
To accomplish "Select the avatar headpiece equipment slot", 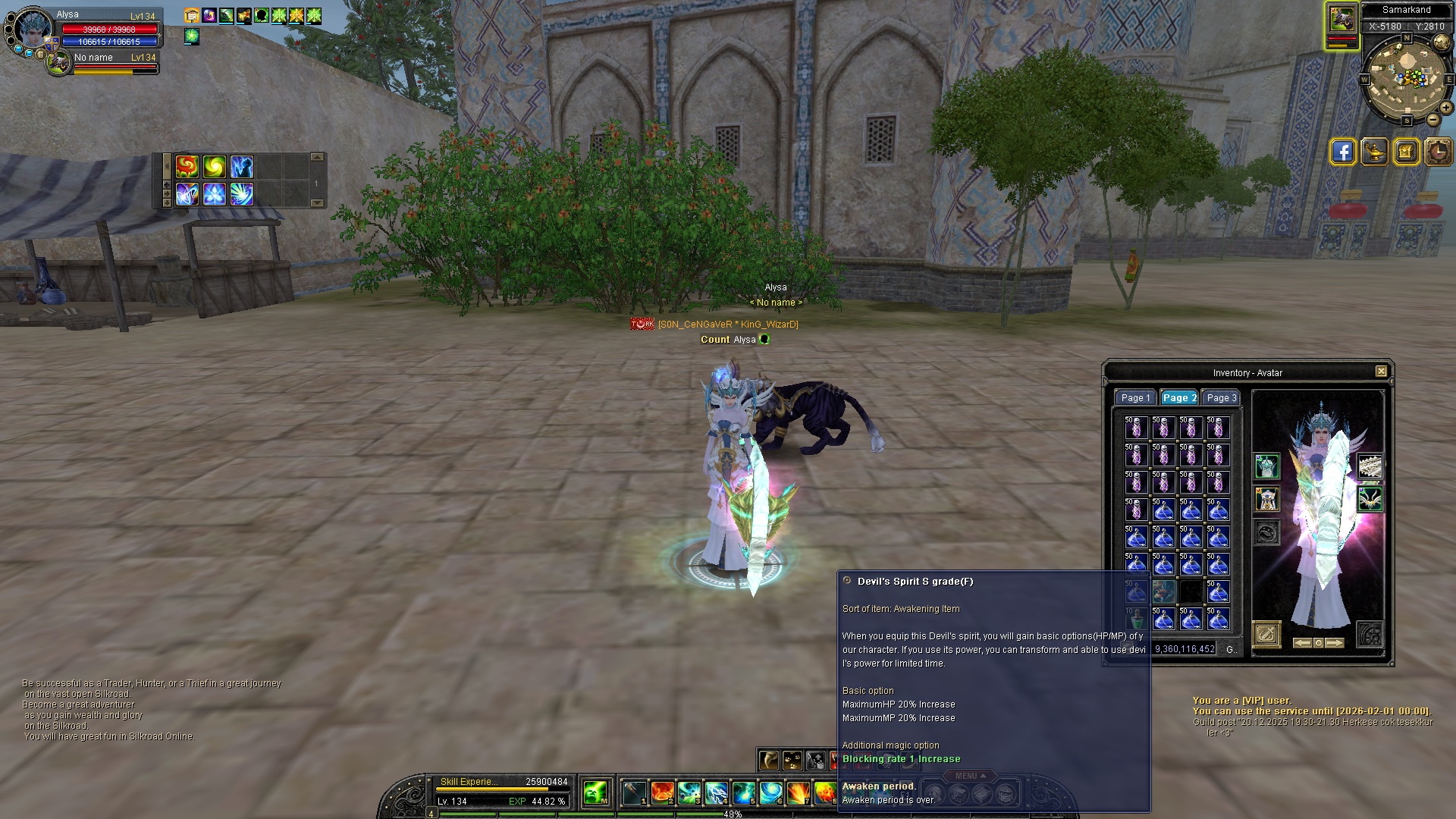I will click(1266, 466).
